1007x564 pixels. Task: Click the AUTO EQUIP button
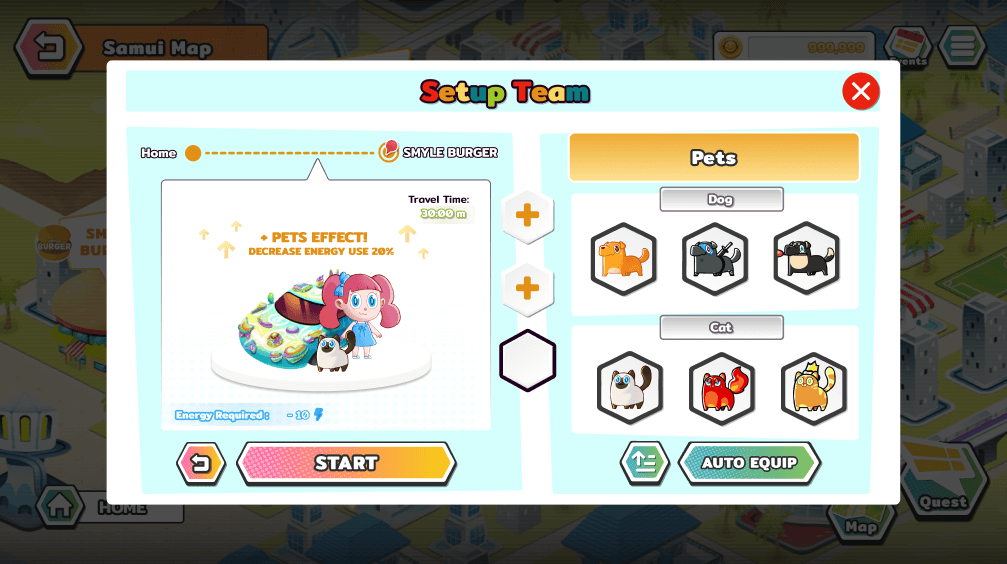tap(749, 463)
